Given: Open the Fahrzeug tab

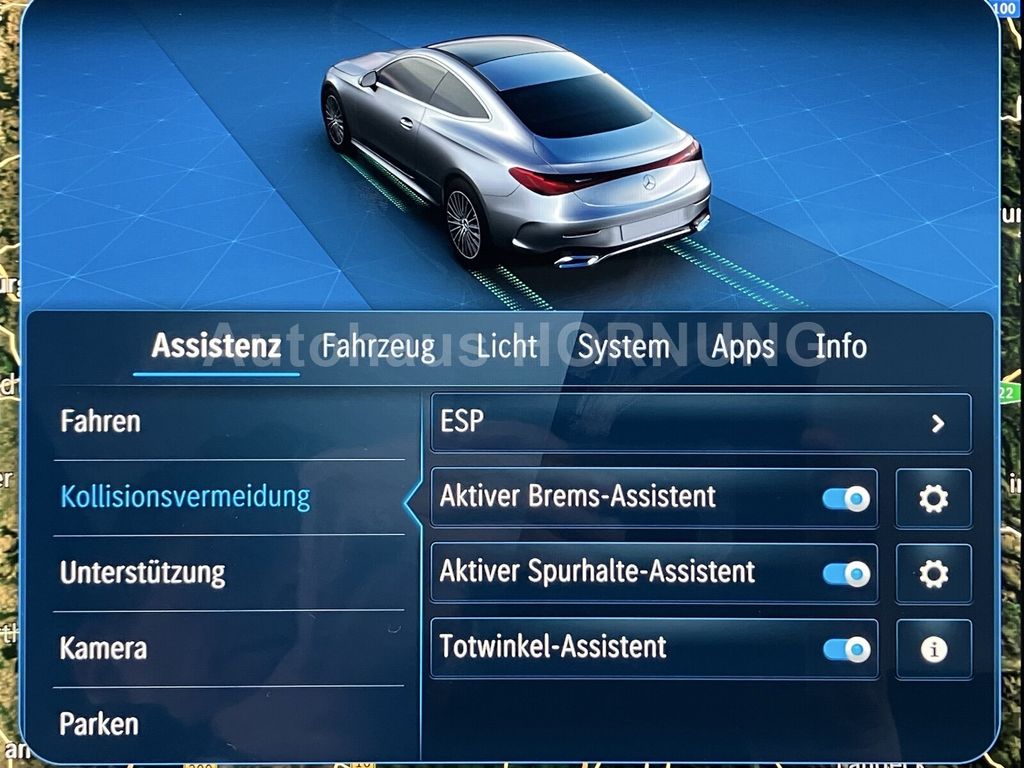Looking at the screenshot, I should [378, 347].
